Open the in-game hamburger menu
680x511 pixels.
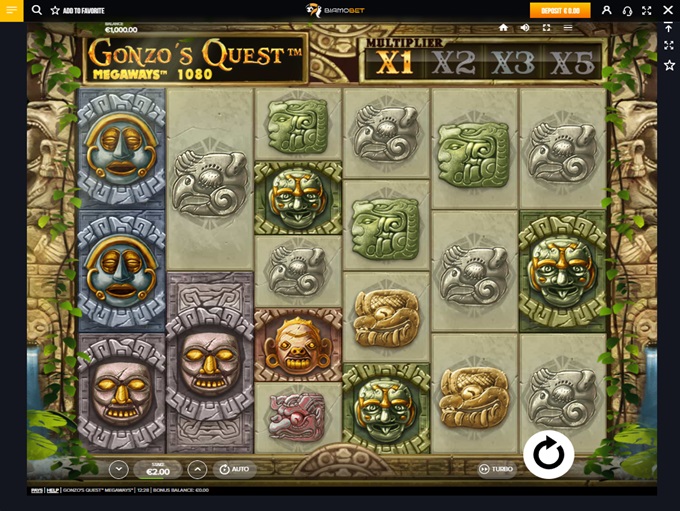point(568,28)
